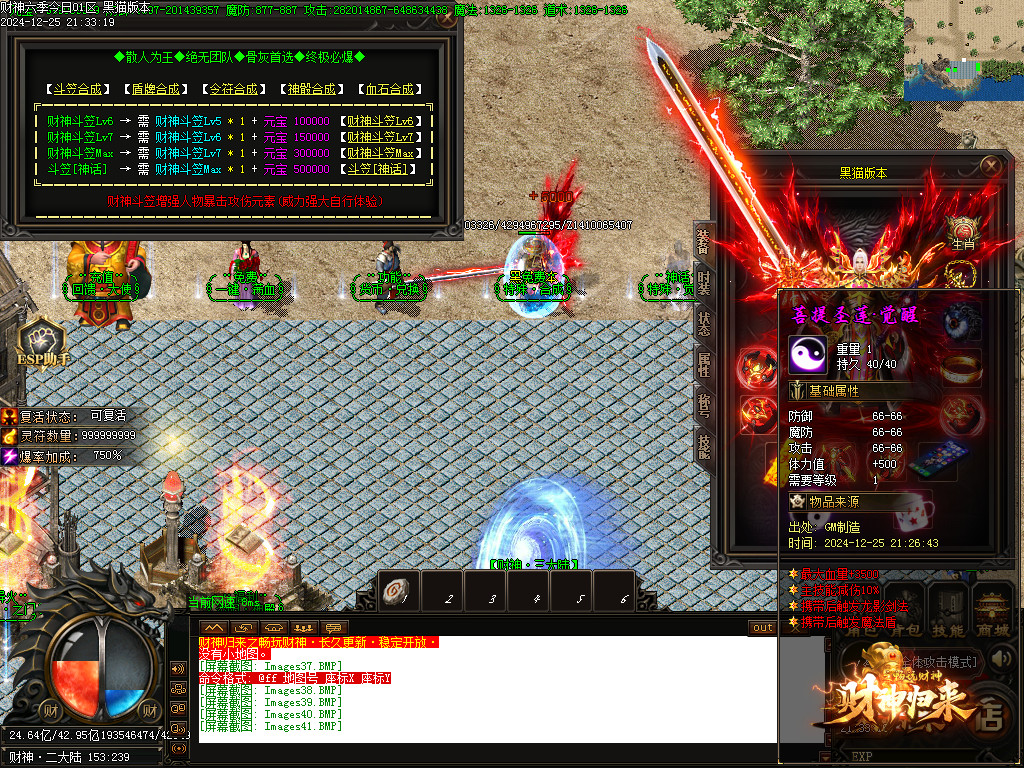This screenshot has width=1024, height=768.
Task: Open the 斗笠合成 crafting category
Action: pyautogui.click(x=79, y=89)
